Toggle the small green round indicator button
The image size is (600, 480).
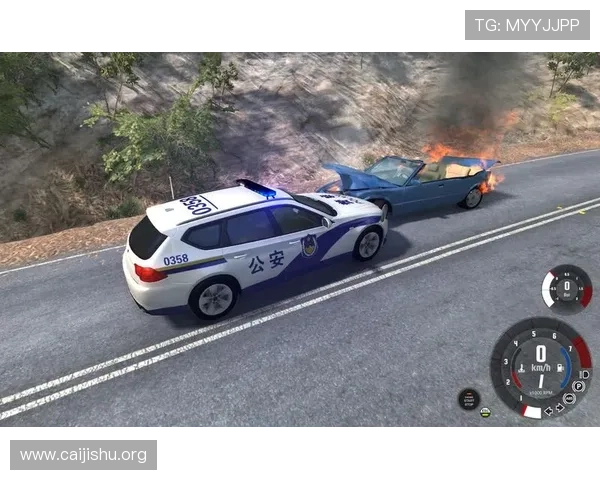pos(485,412)
